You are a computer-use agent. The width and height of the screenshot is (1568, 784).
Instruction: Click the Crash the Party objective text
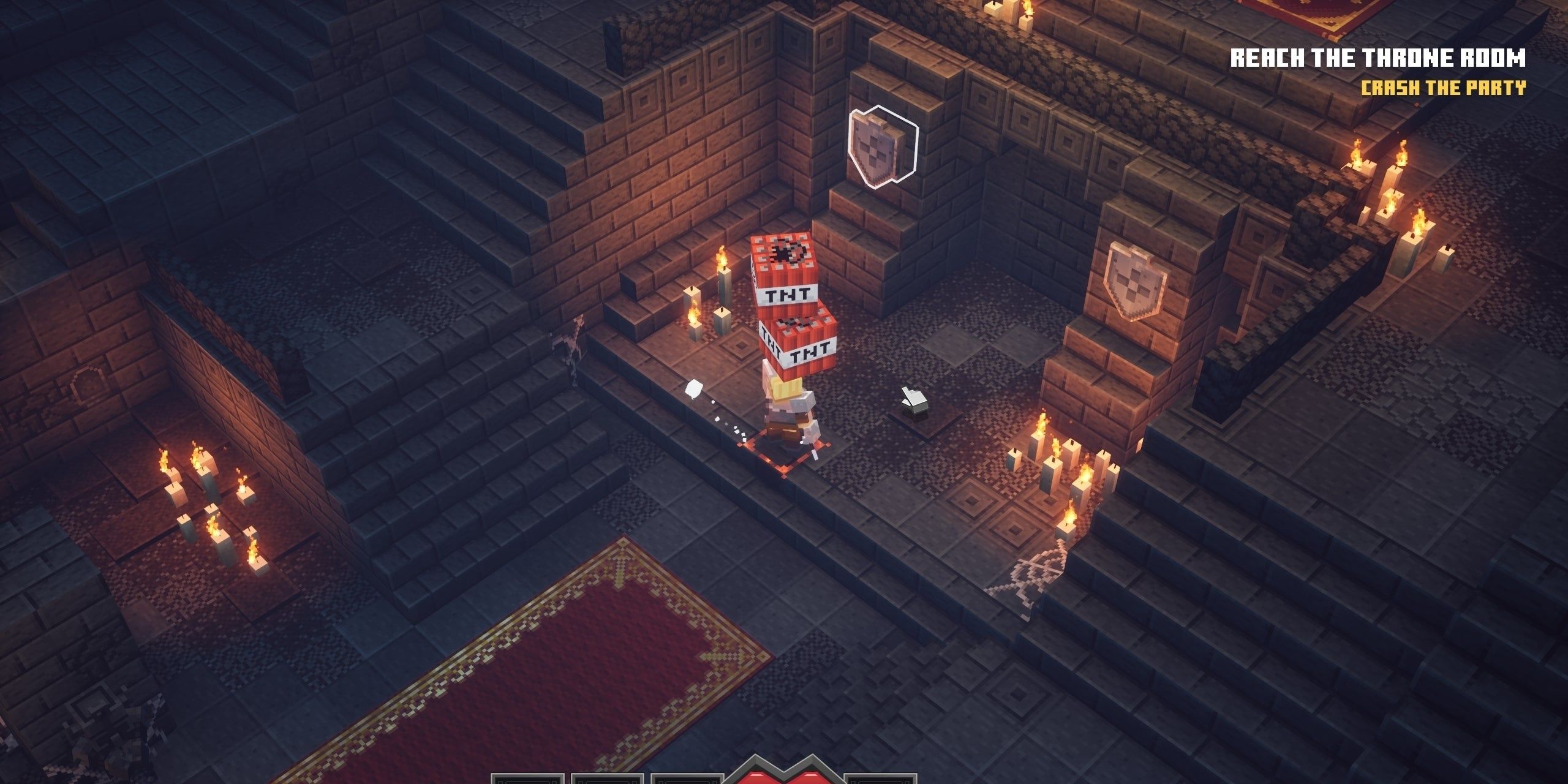(1442, 88)
